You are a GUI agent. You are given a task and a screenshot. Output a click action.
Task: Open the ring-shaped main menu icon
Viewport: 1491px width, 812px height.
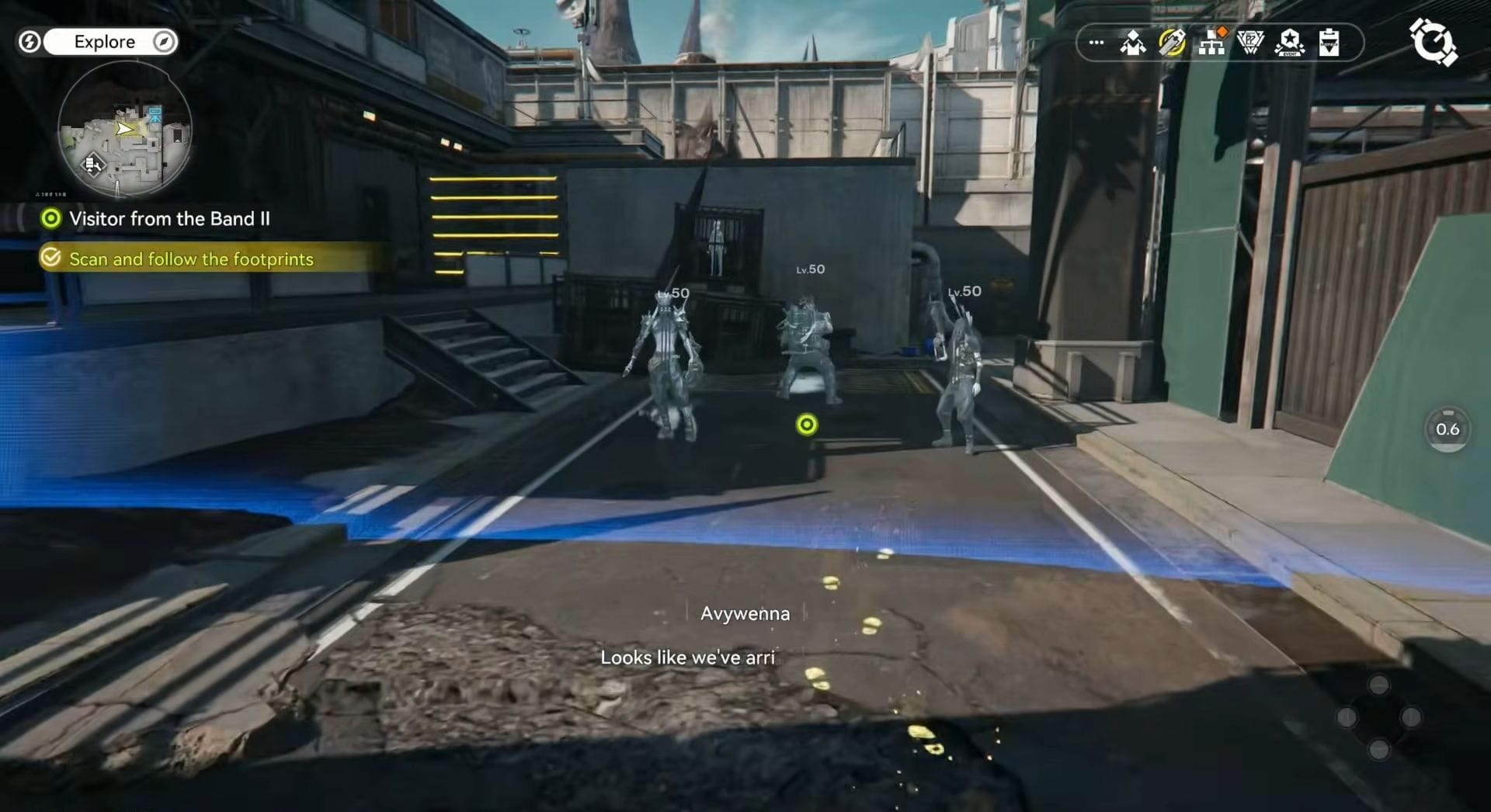[x=1433, y=42]
